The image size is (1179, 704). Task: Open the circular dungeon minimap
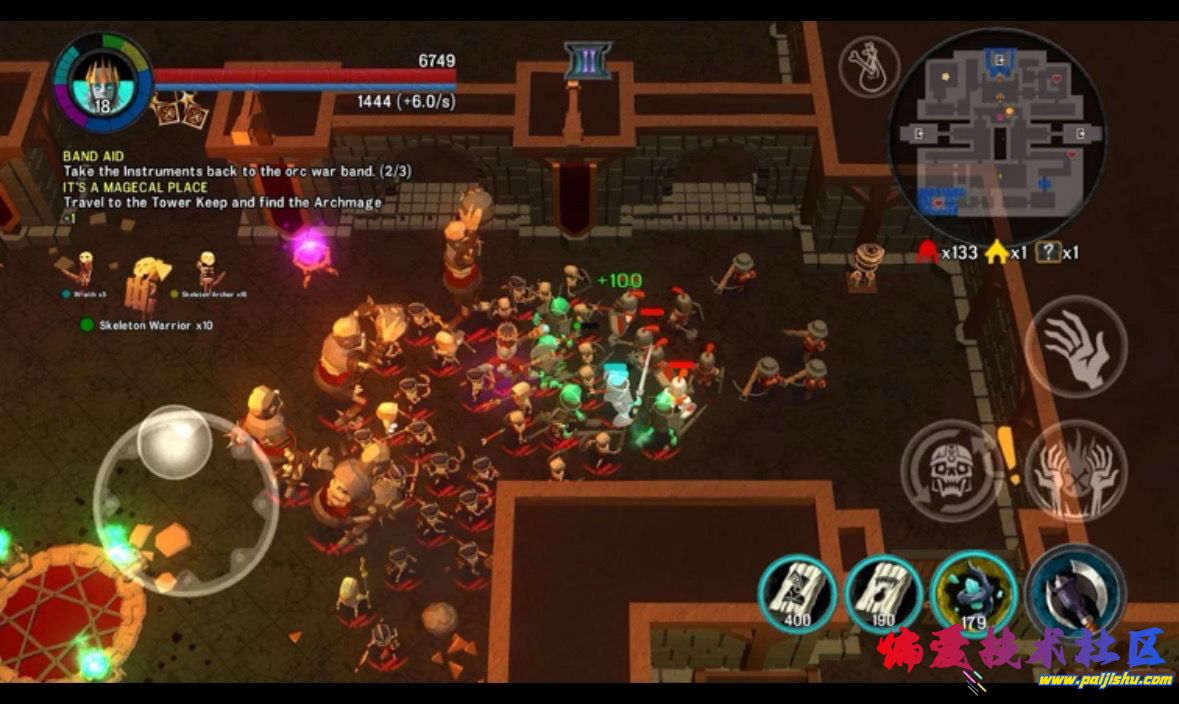996,127
